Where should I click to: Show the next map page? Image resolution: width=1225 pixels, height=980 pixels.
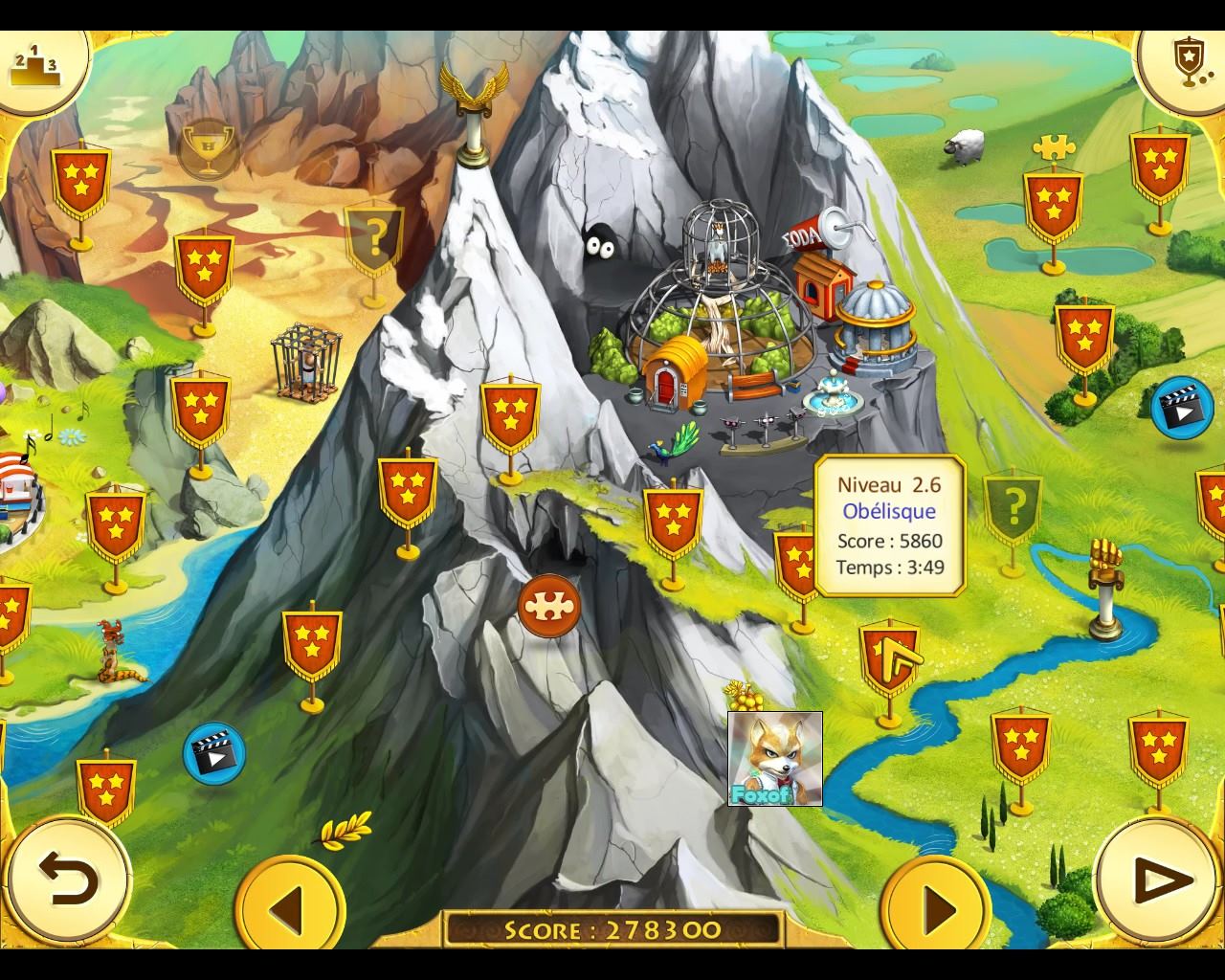(x=937, y=905)
